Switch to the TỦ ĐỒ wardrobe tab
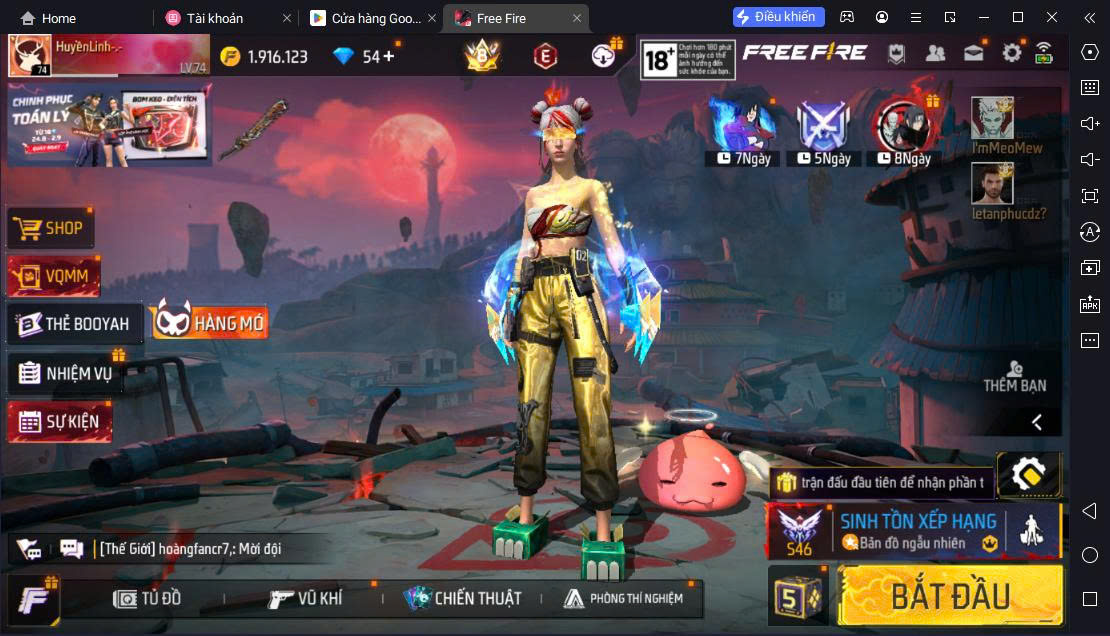The width and height of the screenshot is (1110, 636). 148,598
